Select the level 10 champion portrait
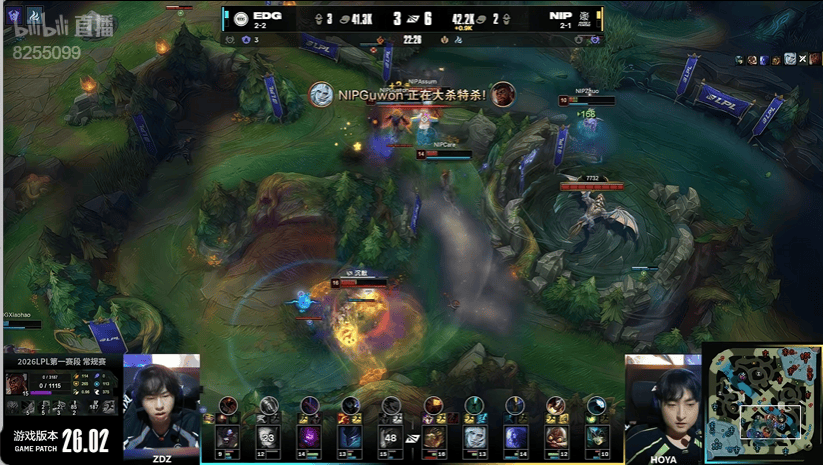Viewport: 823px width, 465px height. click(597, 436)
